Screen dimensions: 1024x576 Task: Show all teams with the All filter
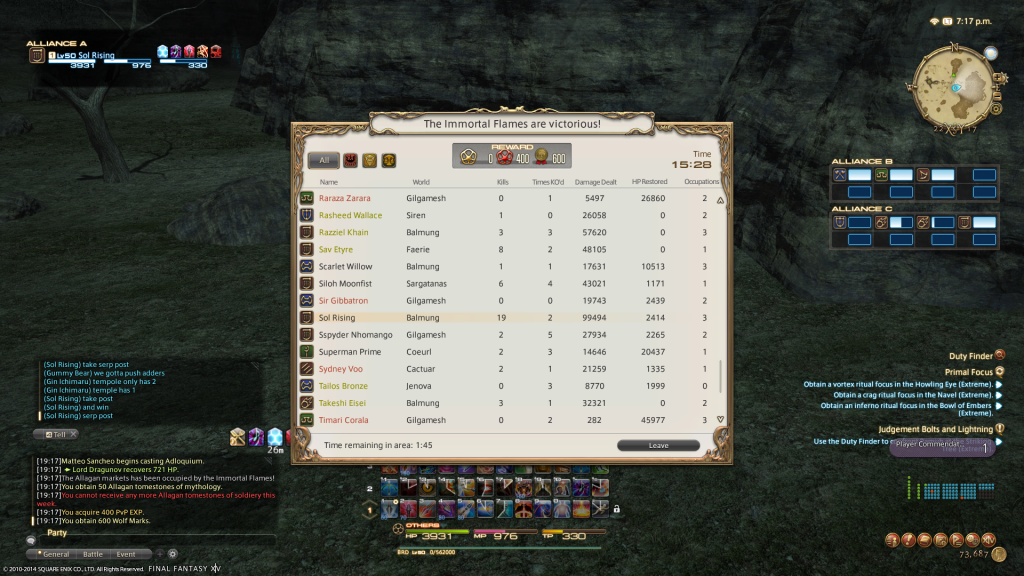324,160
